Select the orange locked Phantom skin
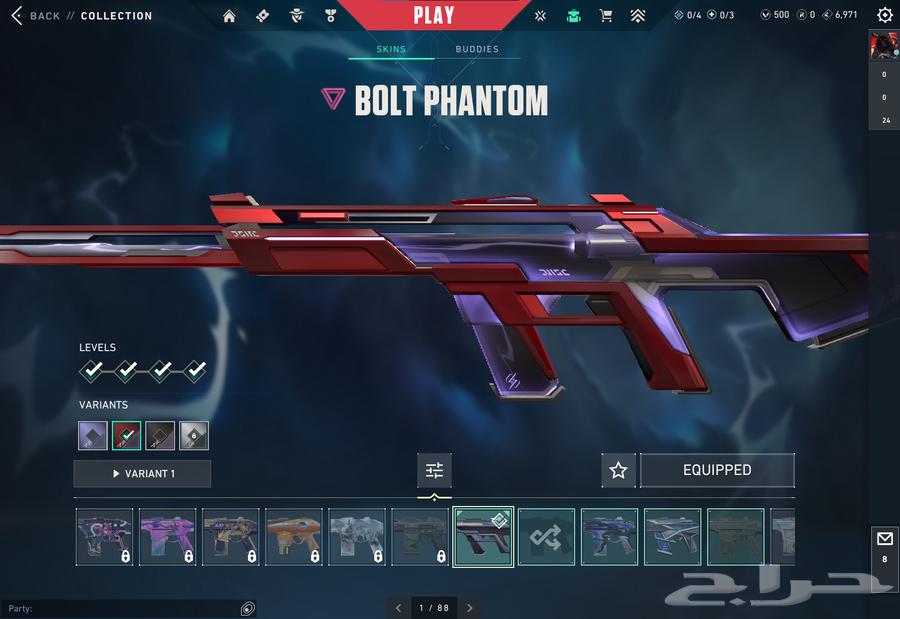The image size is (900, 619). pos(293,537)
